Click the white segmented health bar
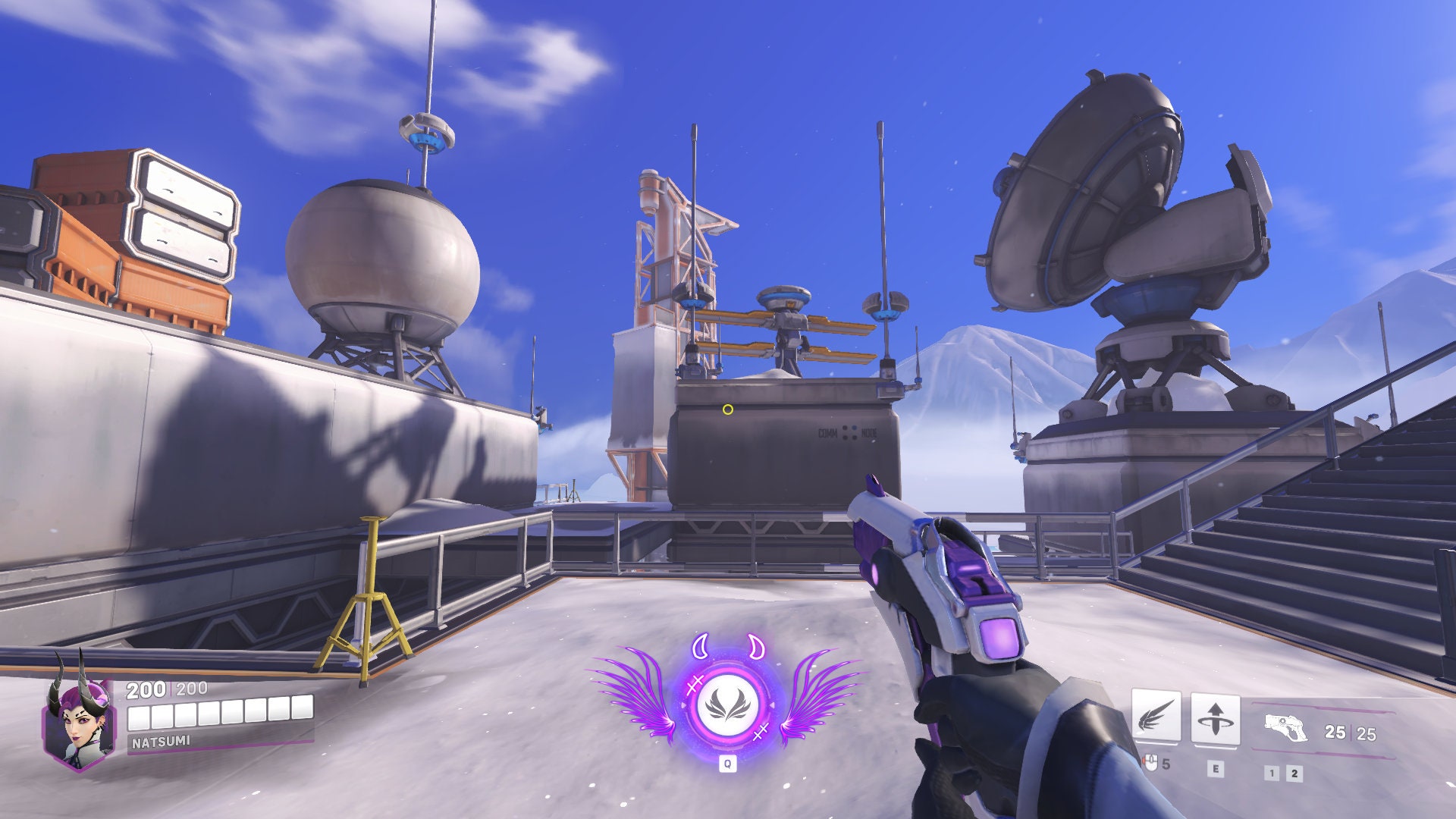 tap(218, 714)
